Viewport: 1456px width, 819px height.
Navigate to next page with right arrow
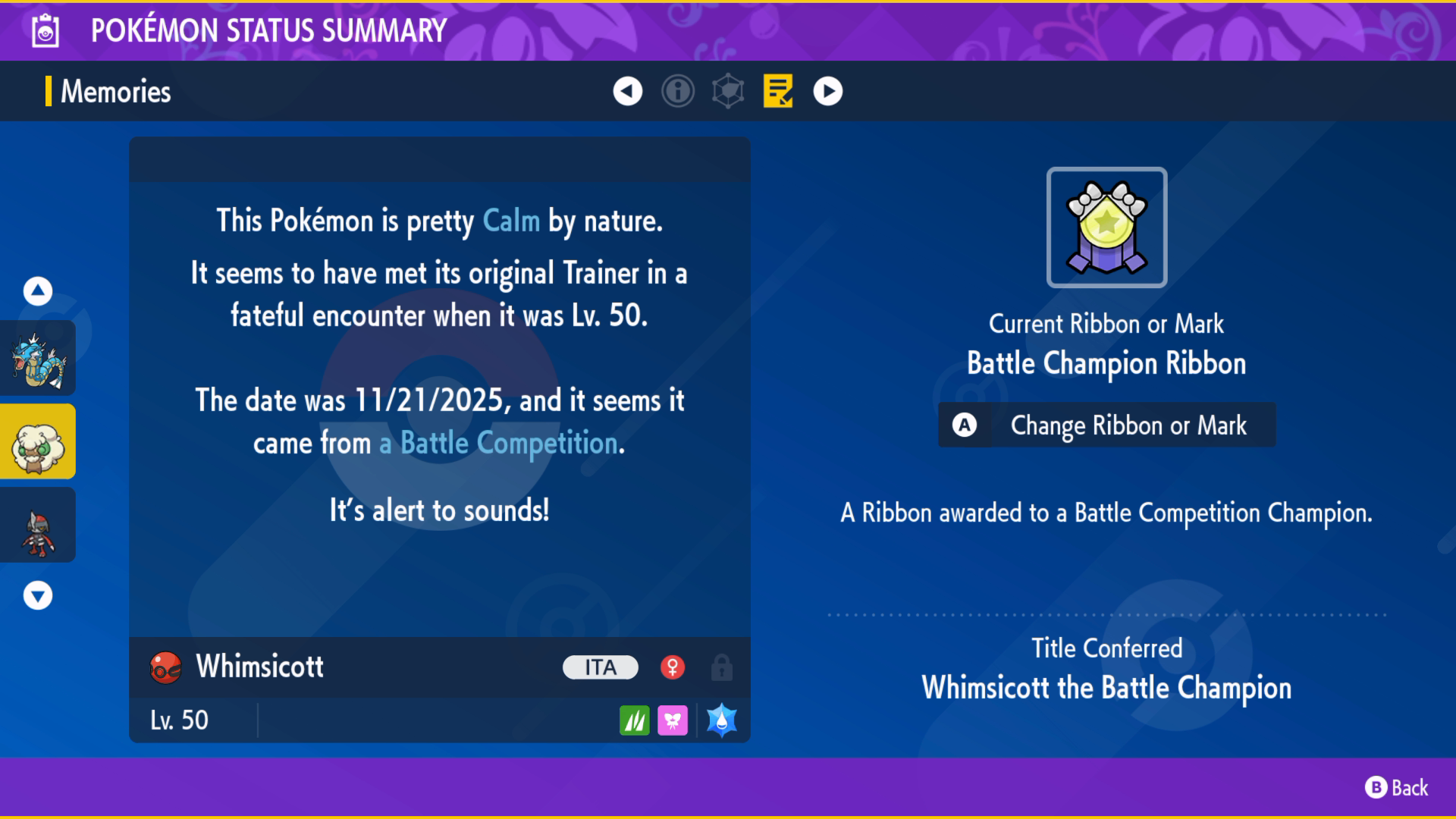(x=828, y=91)
